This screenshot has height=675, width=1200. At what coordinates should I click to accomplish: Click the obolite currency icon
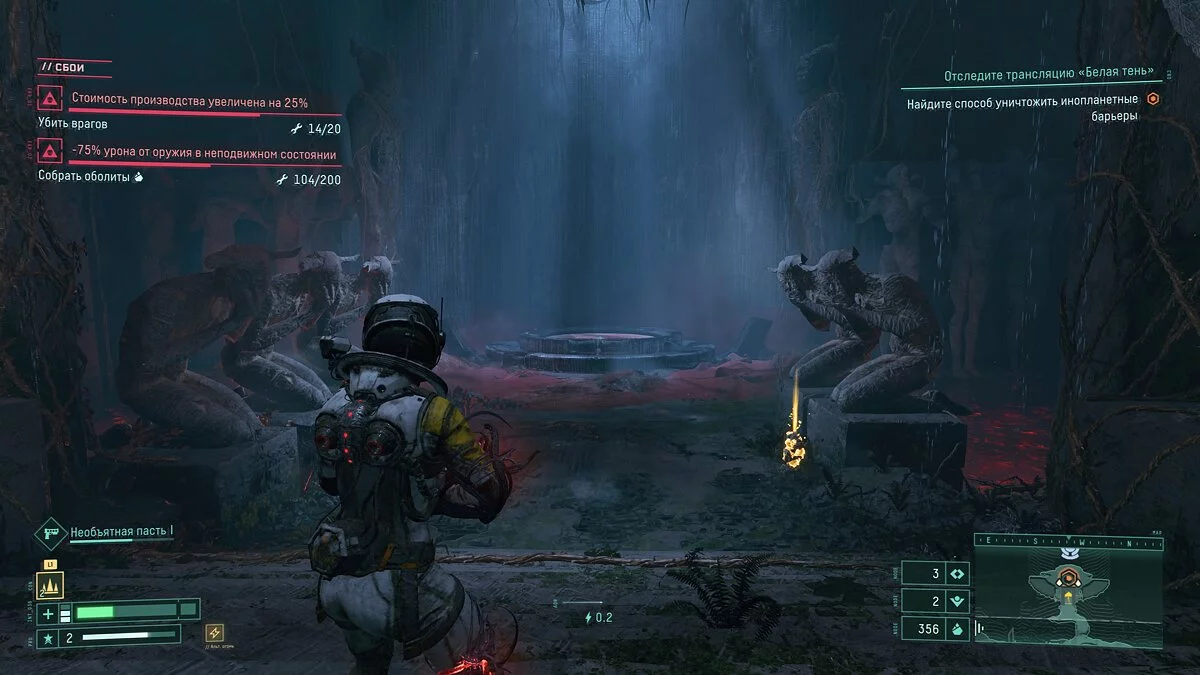(957, 629)
